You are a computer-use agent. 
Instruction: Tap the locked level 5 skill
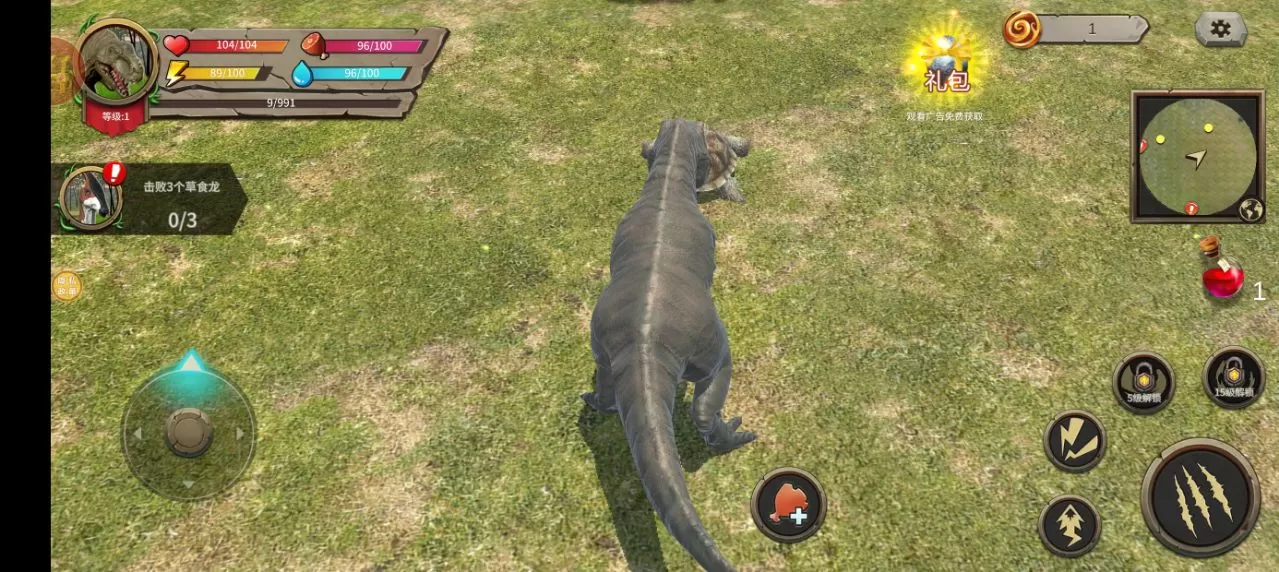1143,382
